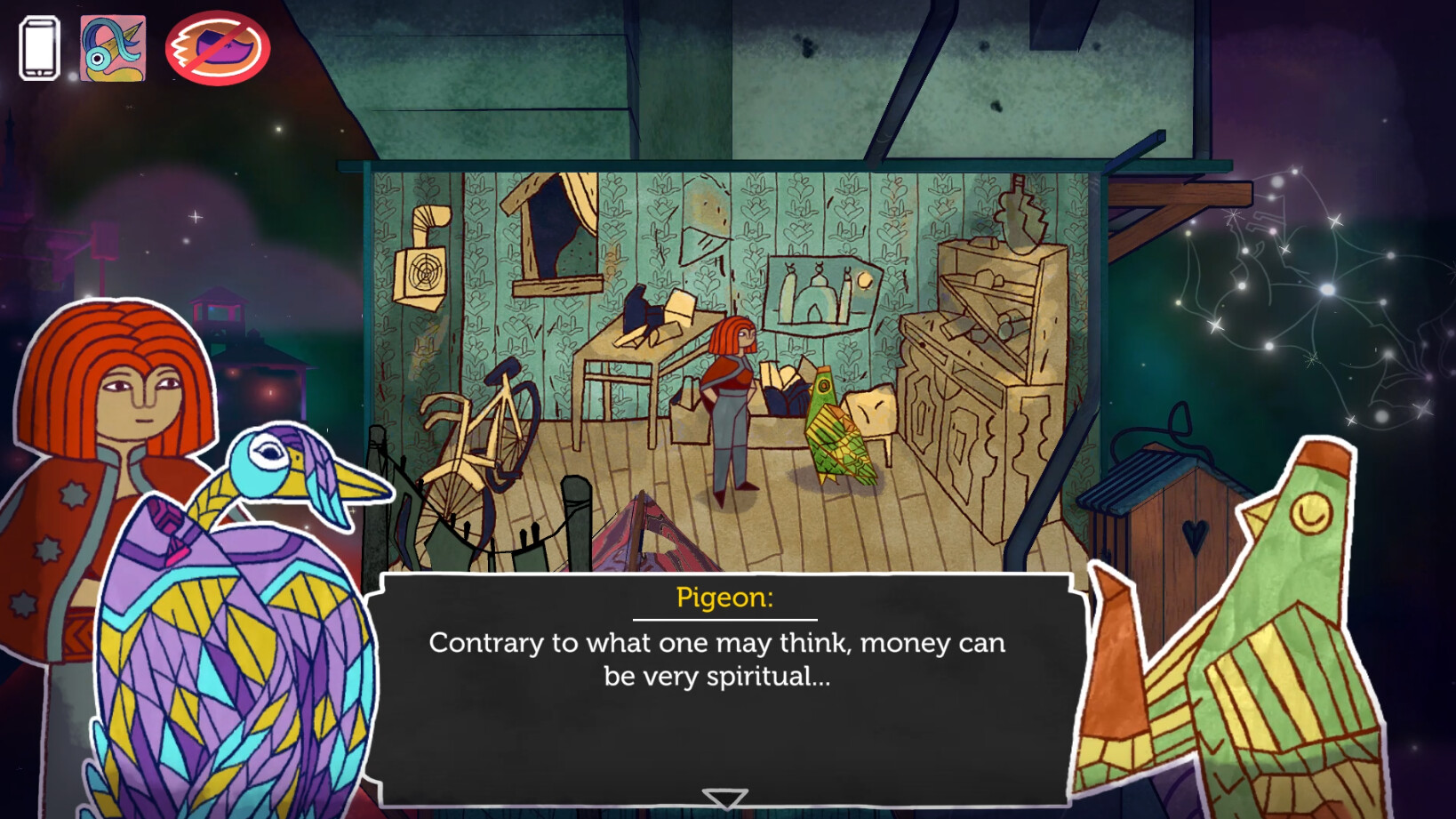1456x819 pixels.
Task: Open the phone icon
Action: pyautogui.click(x=39, y=49)
